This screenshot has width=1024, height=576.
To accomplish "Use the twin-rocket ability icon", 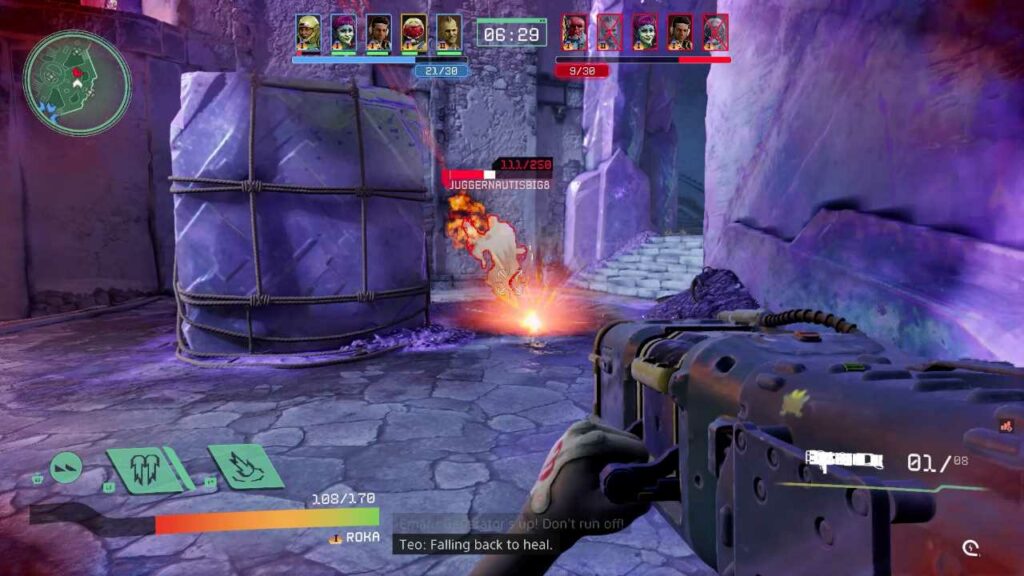I will pos(145,468).
